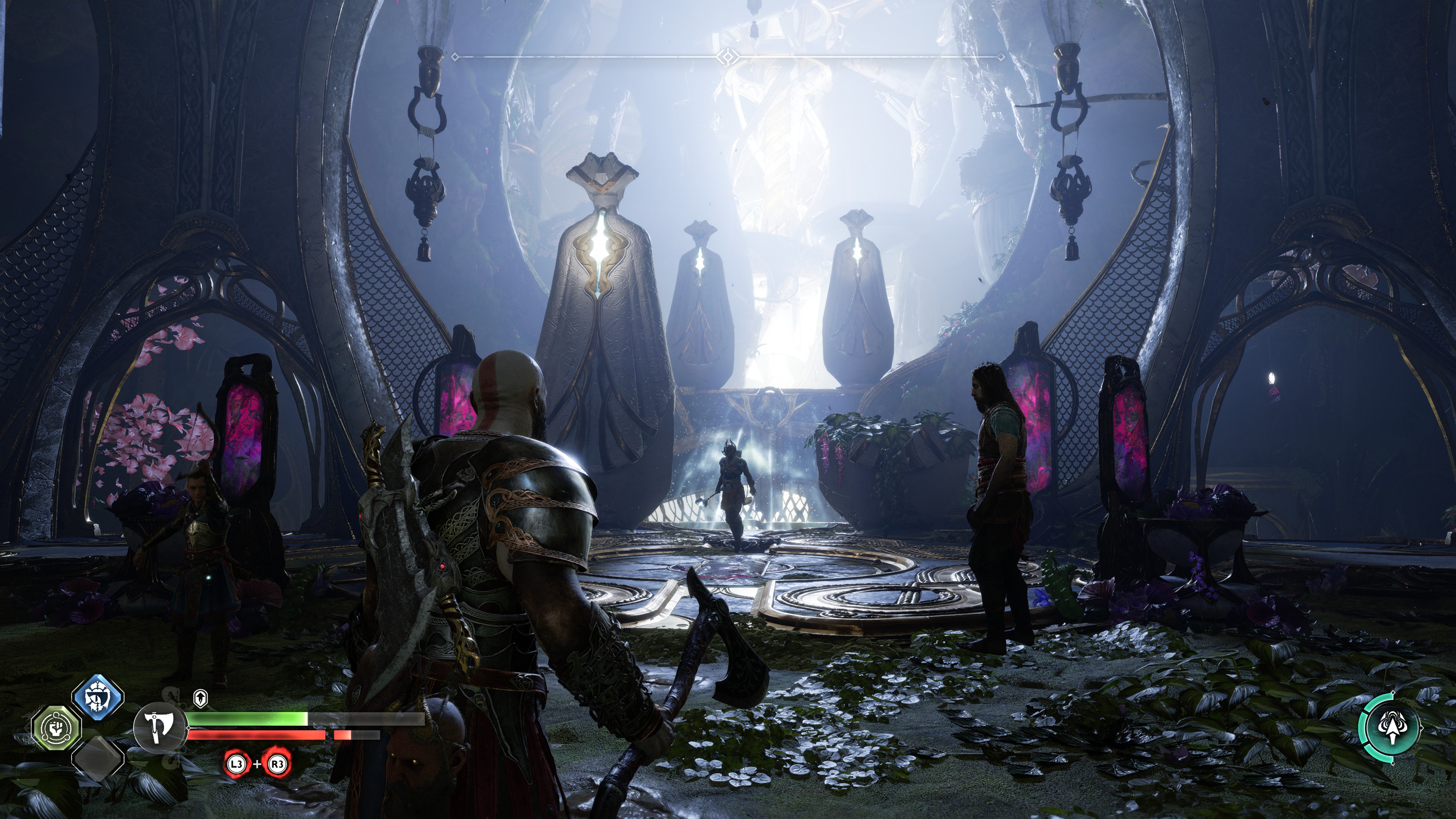
Task: Click the small upward arrow buff icon
Action: click(200, 698)
